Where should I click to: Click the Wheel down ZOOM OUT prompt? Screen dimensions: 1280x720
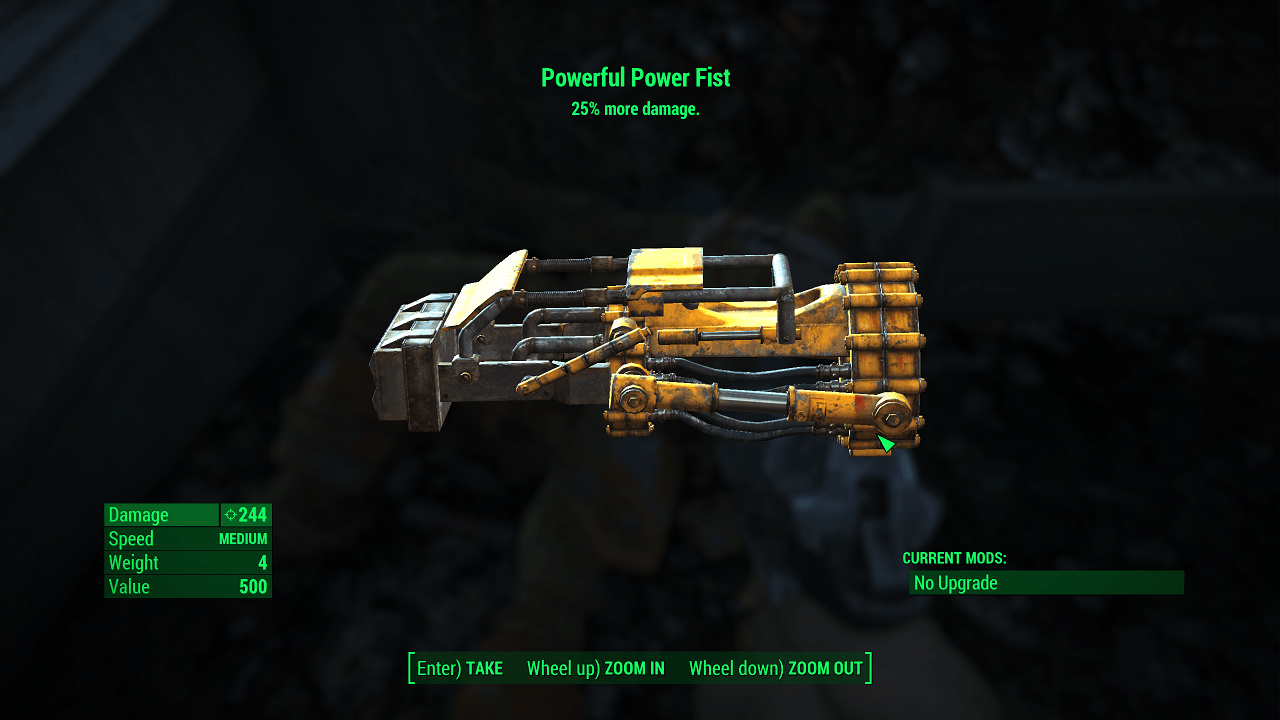click(x=775, y=668)
